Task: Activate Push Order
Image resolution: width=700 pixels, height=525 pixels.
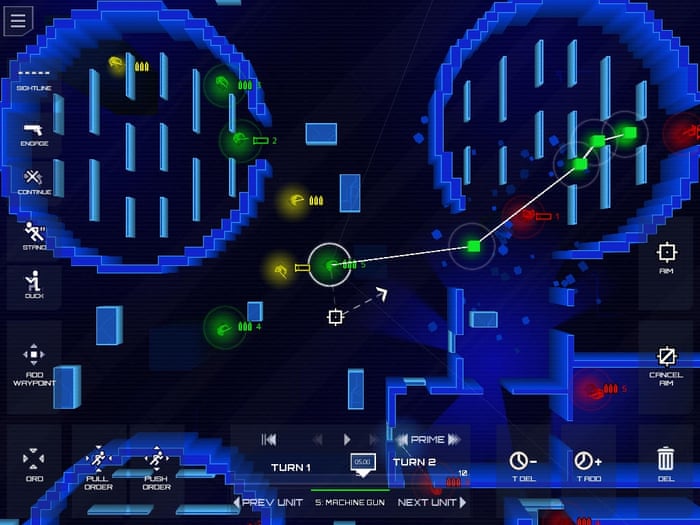Action: (156, 468)
